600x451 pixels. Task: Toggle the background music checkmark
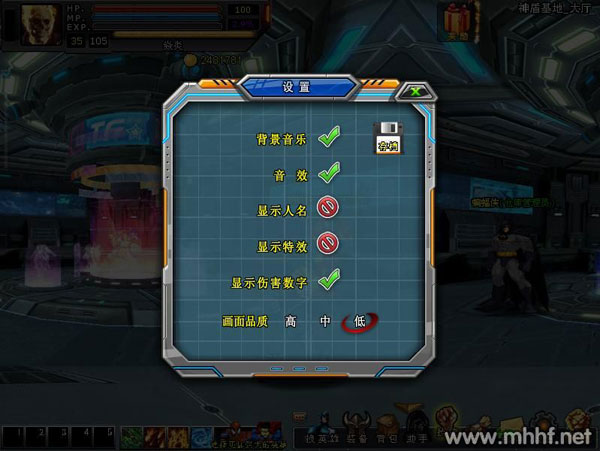point(329,139)
